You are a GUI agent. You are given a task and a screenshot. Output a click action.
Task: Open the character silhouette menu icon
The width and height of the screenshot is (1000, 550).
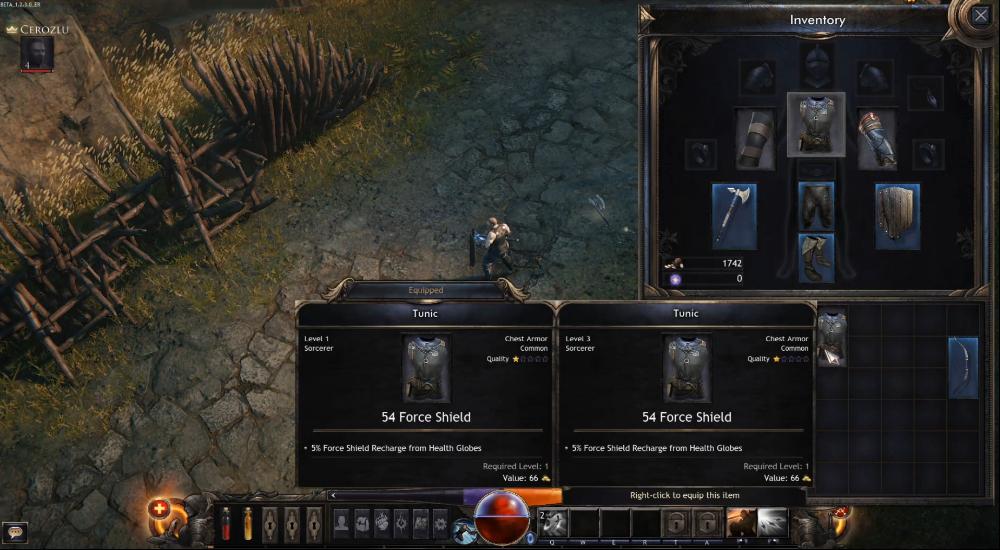coord(341,523)
